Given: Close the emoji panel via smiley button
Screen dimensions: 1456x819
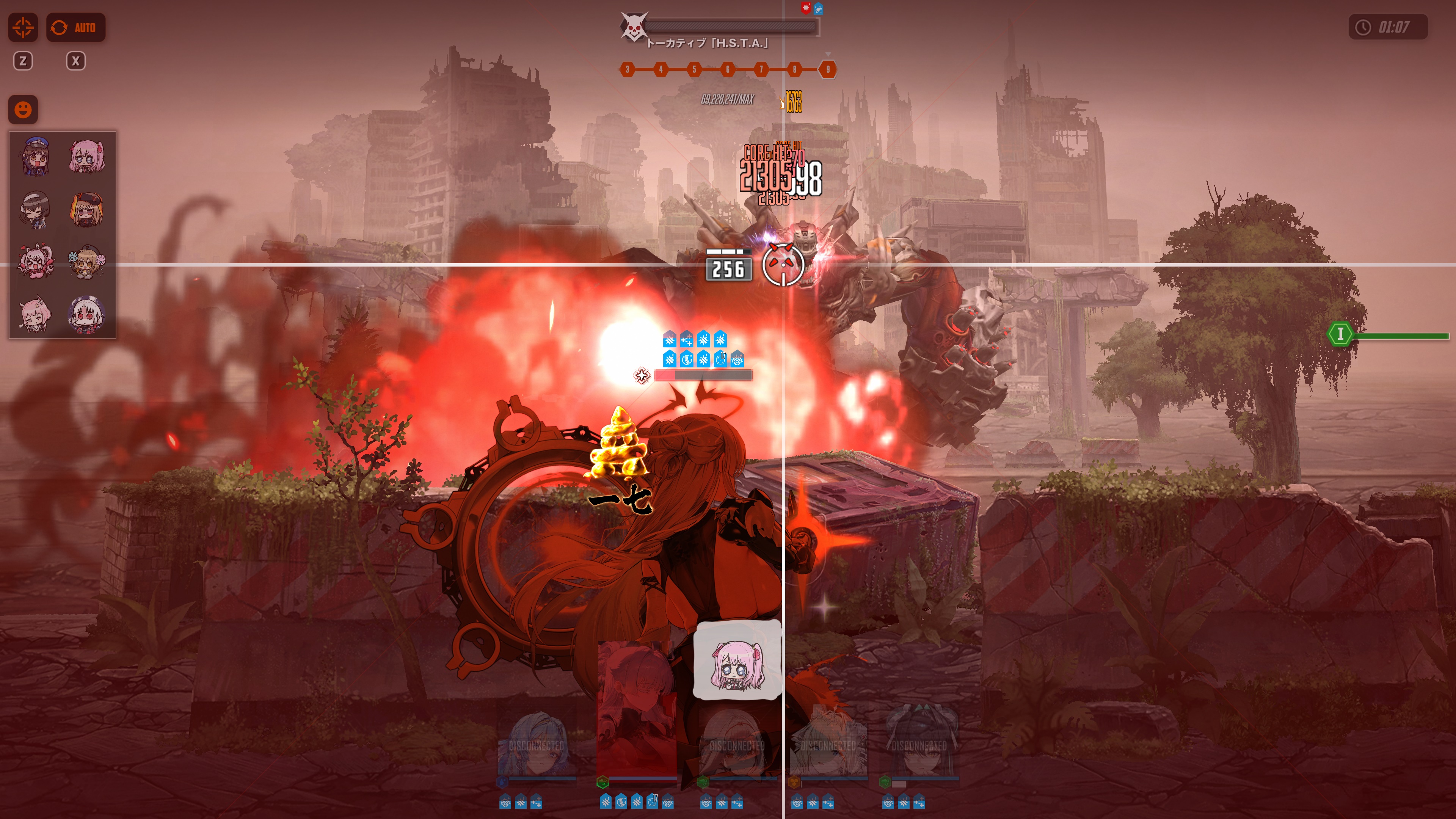Looking at the screenshot, I should pos(23,109).
